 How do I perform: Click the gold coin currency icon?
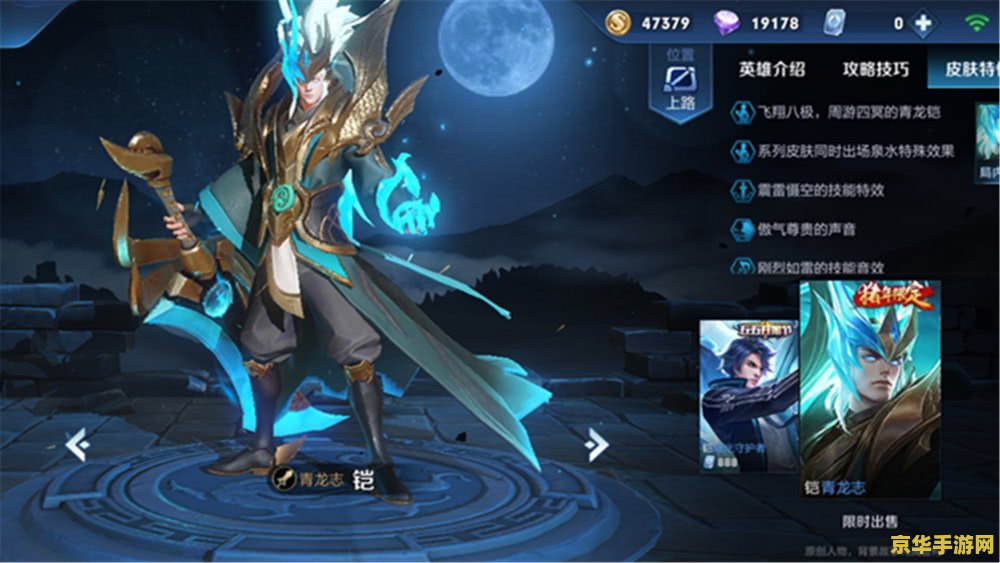point(620,22)
